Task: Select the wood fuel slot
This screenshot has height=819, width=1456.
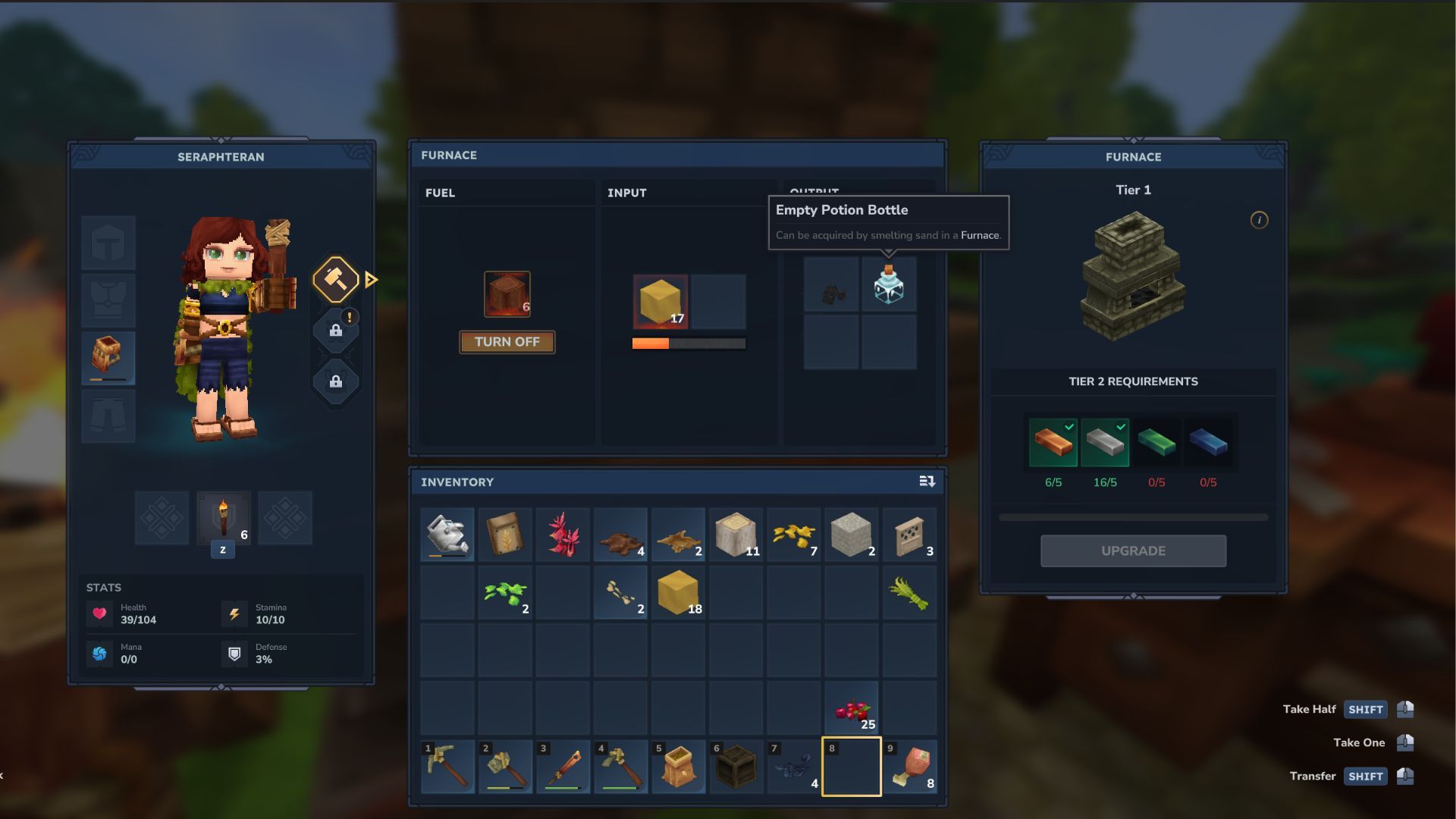Action: coord(507,294)
